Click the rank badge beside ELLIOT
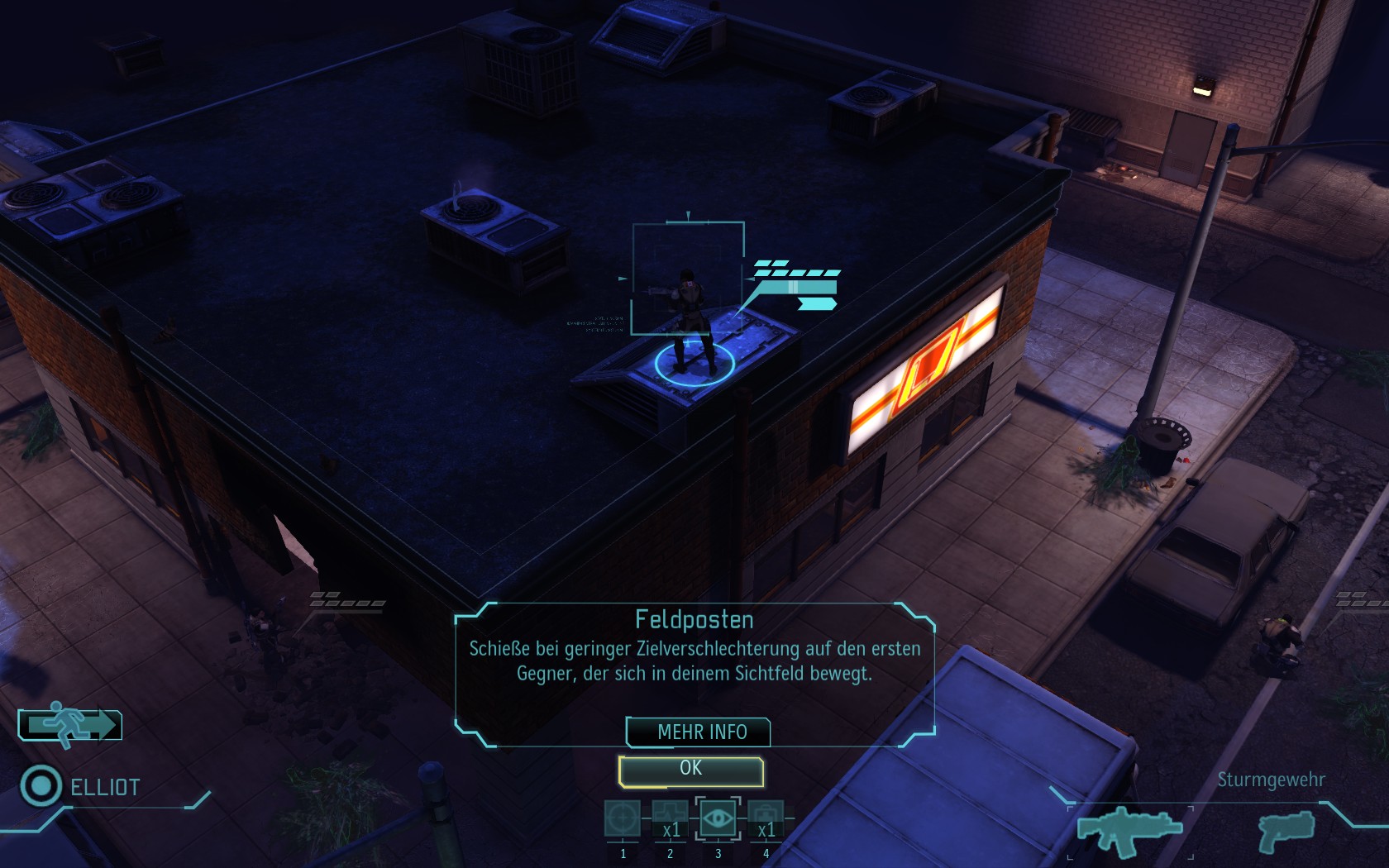This screenshot has width=1389, height=868. [41, 785]
